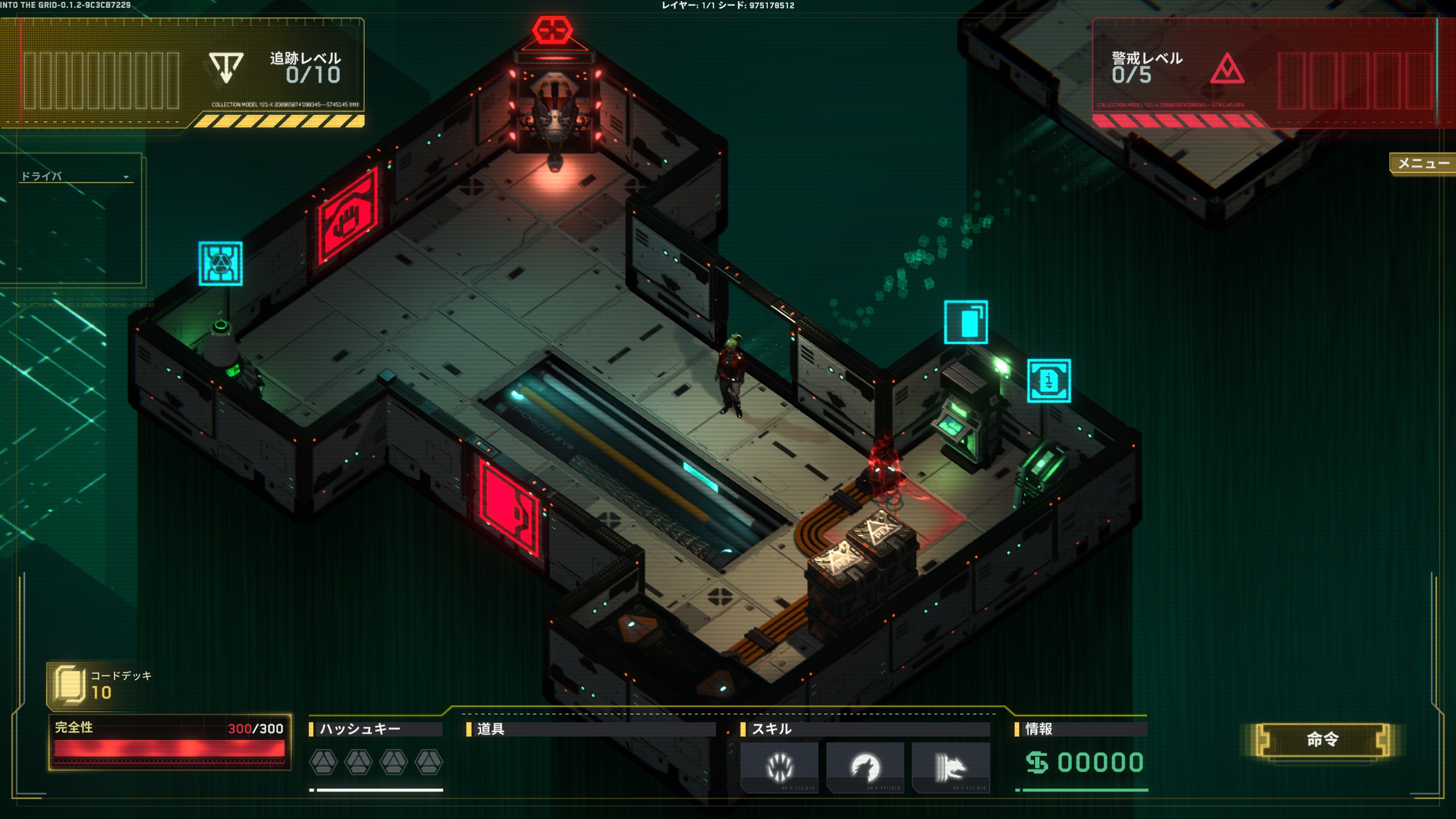The width and height of the screenshot is (1456, 819).
Task: Expand the ドライバ dropdown
Action: 126,177
